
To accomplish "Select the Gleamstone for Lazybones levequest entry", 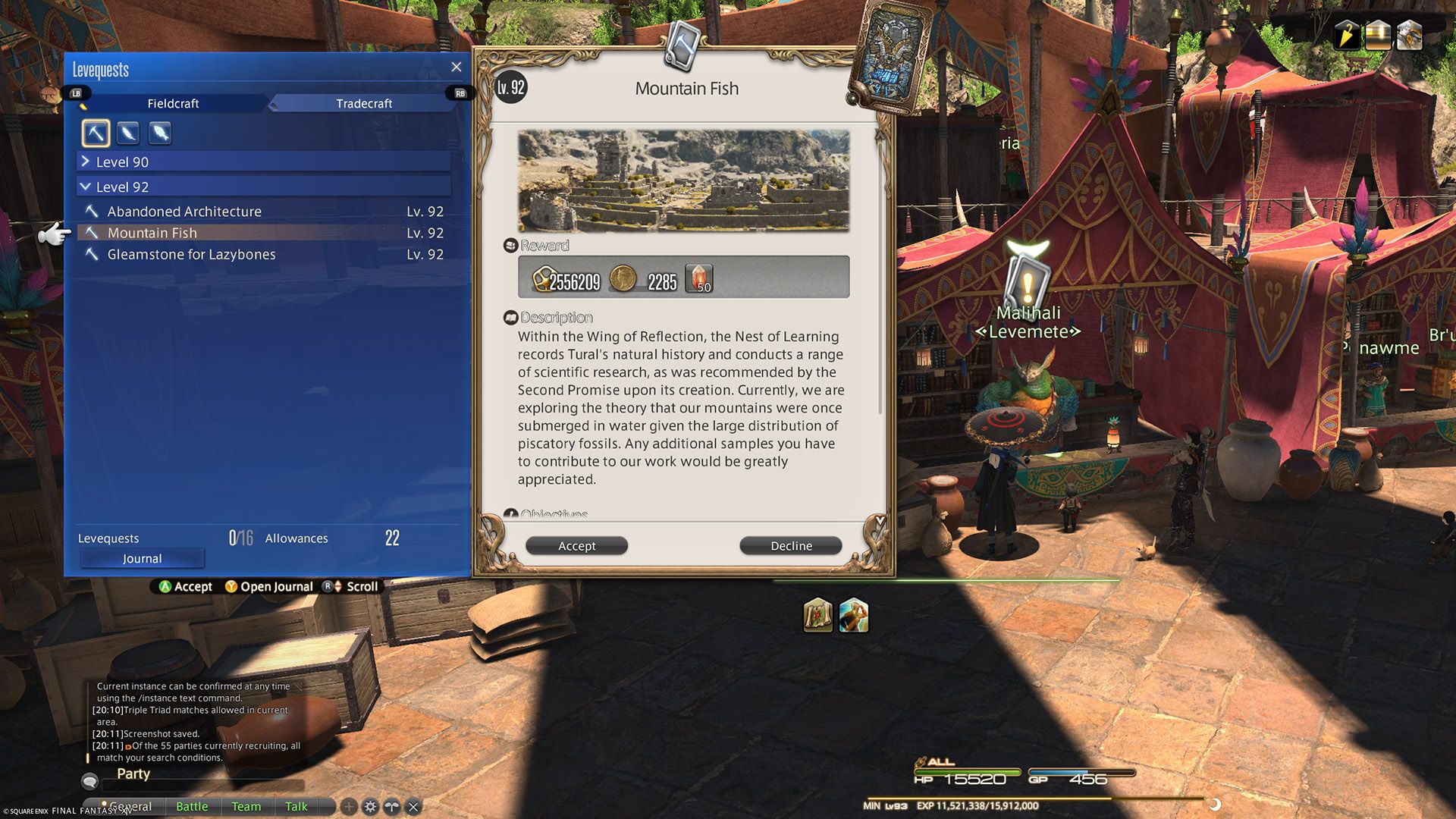I will point(191,254).
